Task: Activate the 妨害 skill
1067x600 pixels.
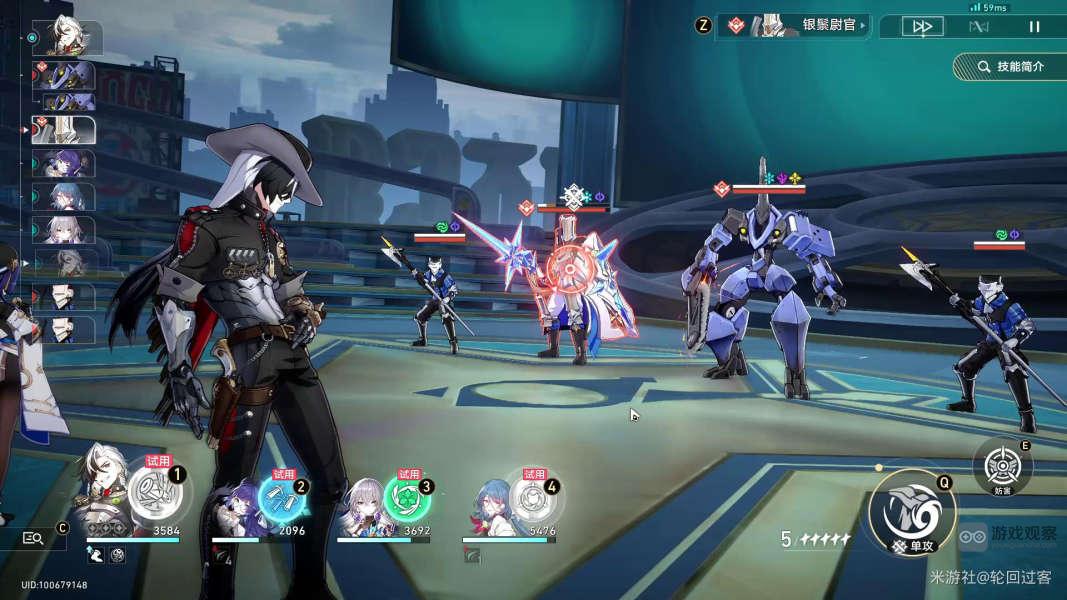Action: tap(1002, 467)
